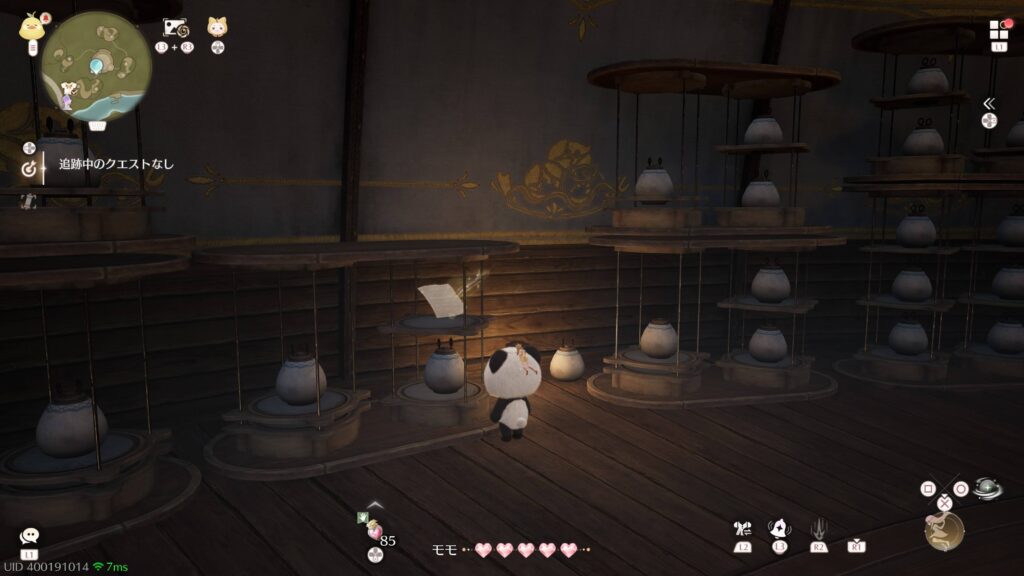The height and width of the screenshot is (576, 1024).
Task: Activate the plunge dive ability icon
Action: [x=818, y=528]
